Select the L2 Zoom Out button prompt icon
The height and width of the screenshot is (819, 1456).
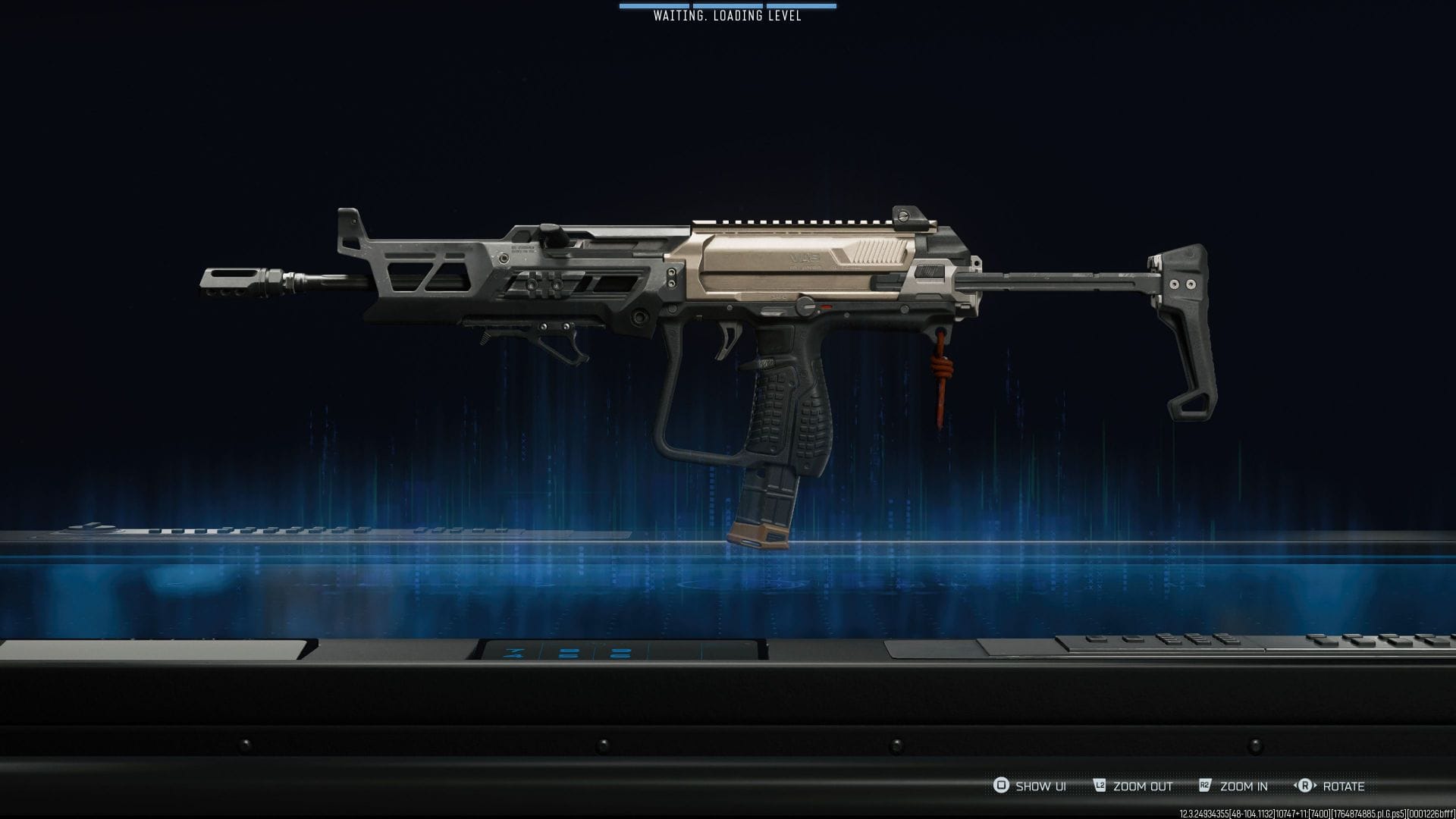click(x=1100, y=786)
